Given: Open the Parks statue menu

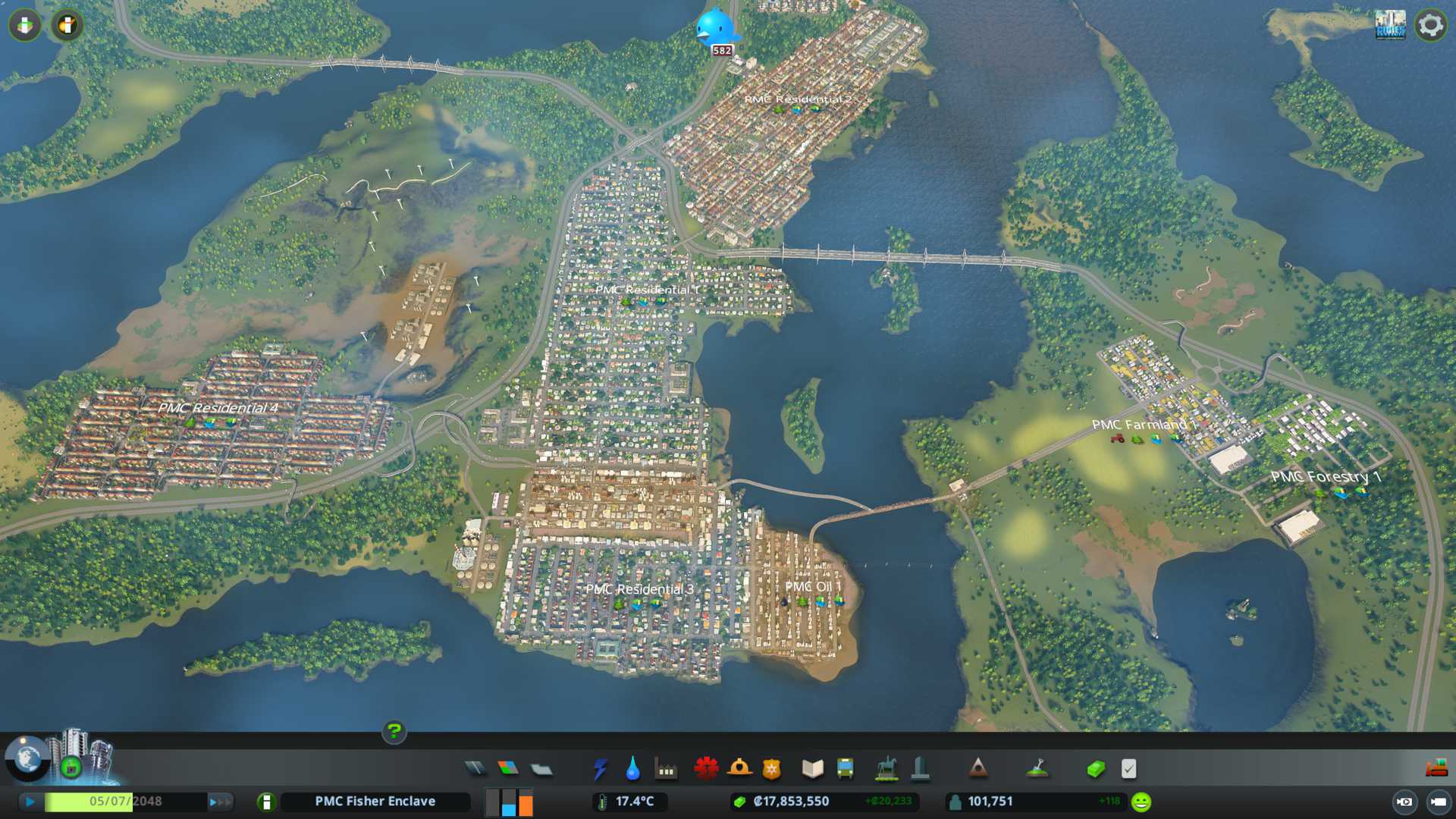Looking at the screenshot, I should [886, 769].
